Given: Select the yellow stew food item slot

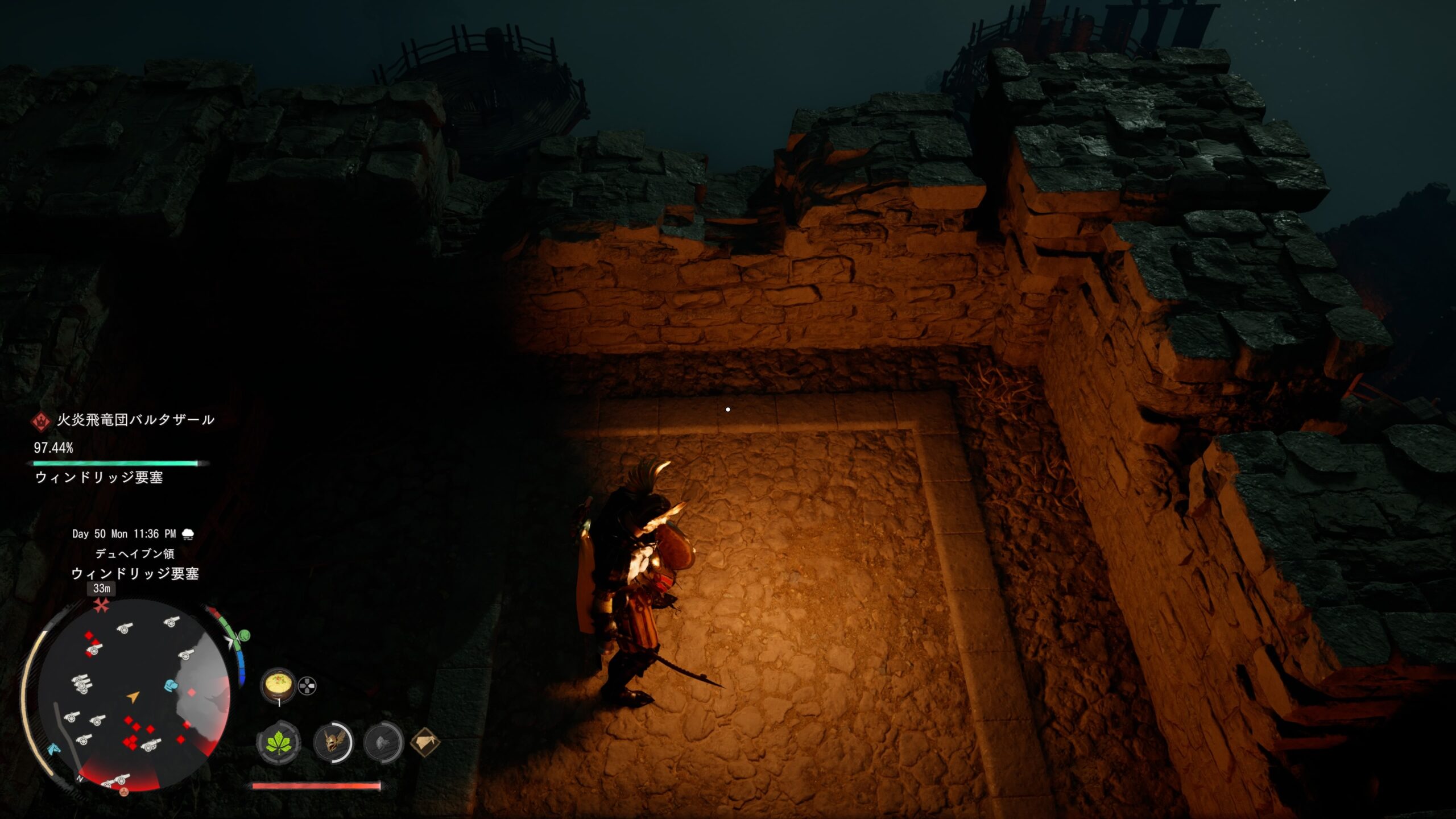Looking at the screenshot, I should coord(278,685).
